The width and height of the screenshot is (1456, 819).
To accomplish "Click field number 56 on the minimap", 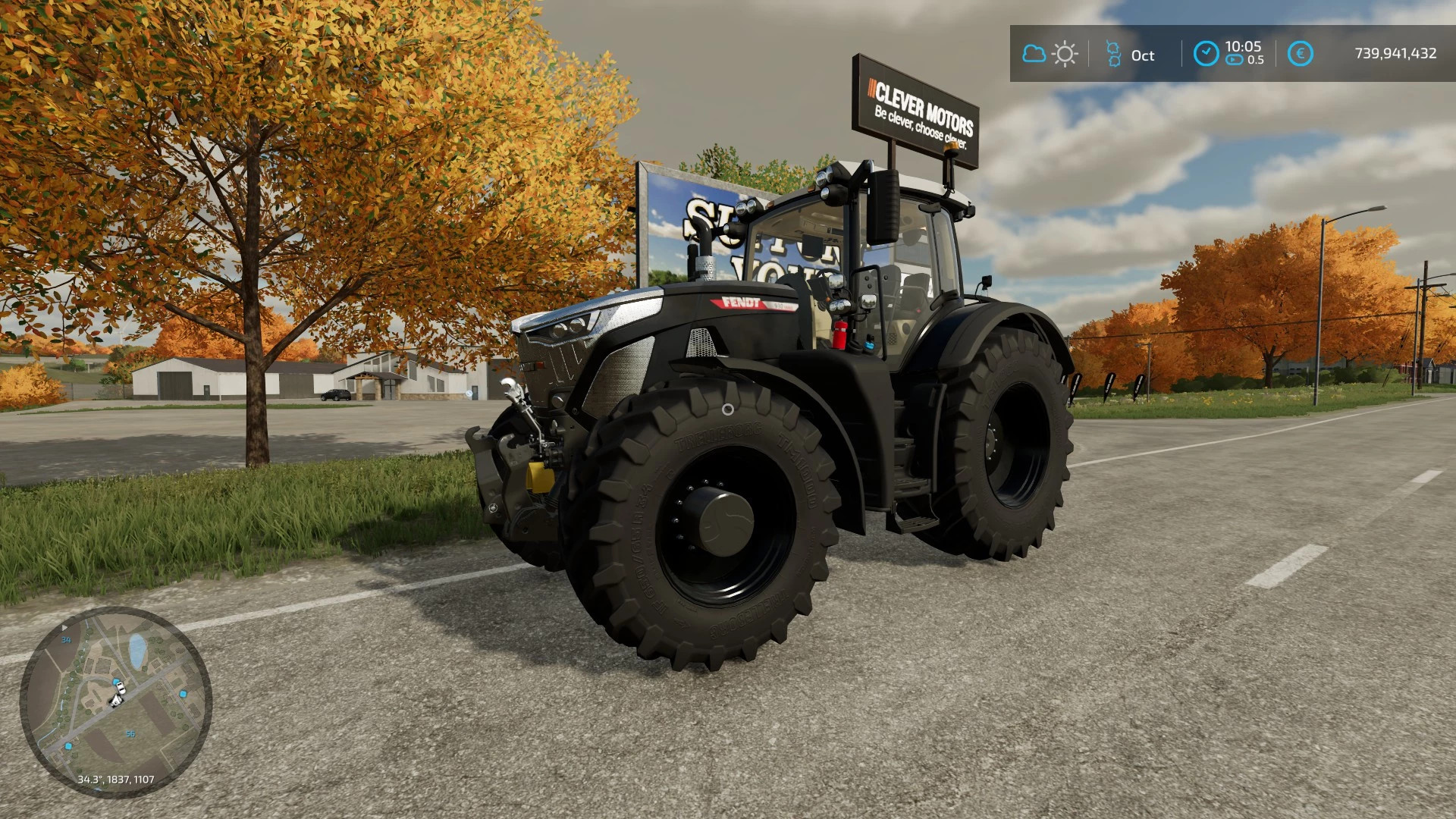I will pos(130,734).
